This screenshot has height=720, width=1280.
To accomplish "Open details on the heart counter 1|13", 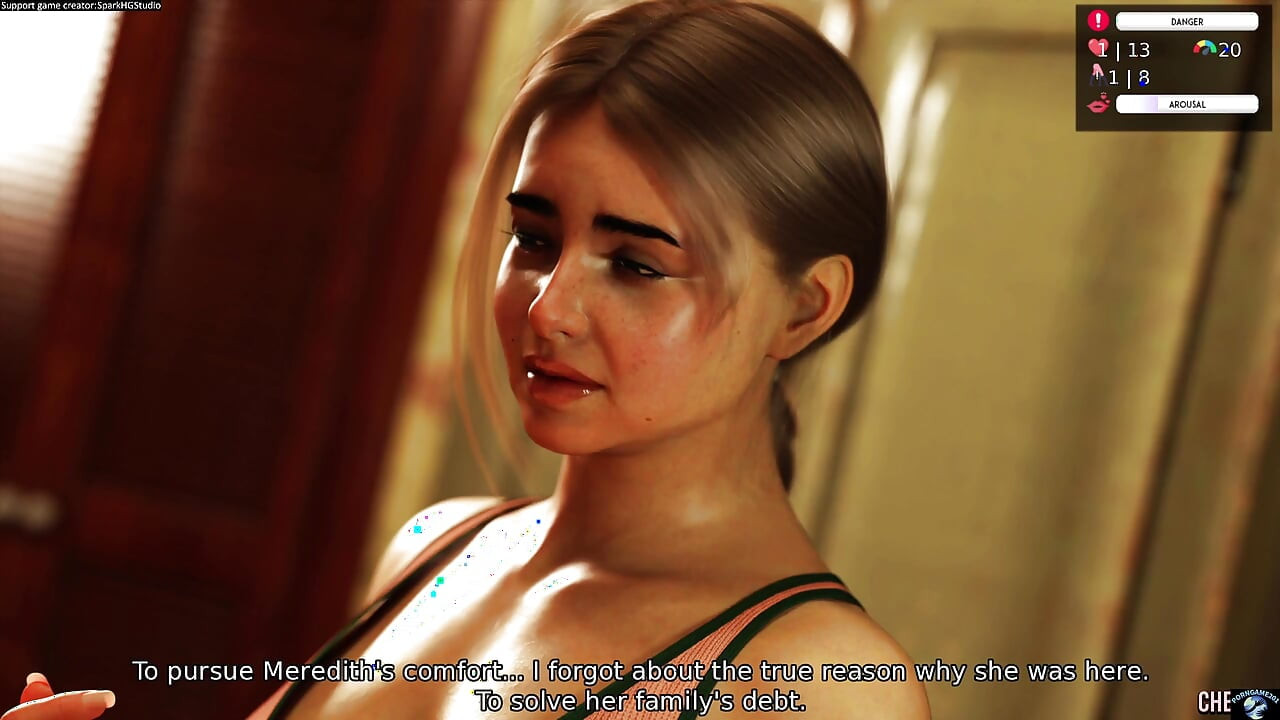I will click(x=1125, y=49).
